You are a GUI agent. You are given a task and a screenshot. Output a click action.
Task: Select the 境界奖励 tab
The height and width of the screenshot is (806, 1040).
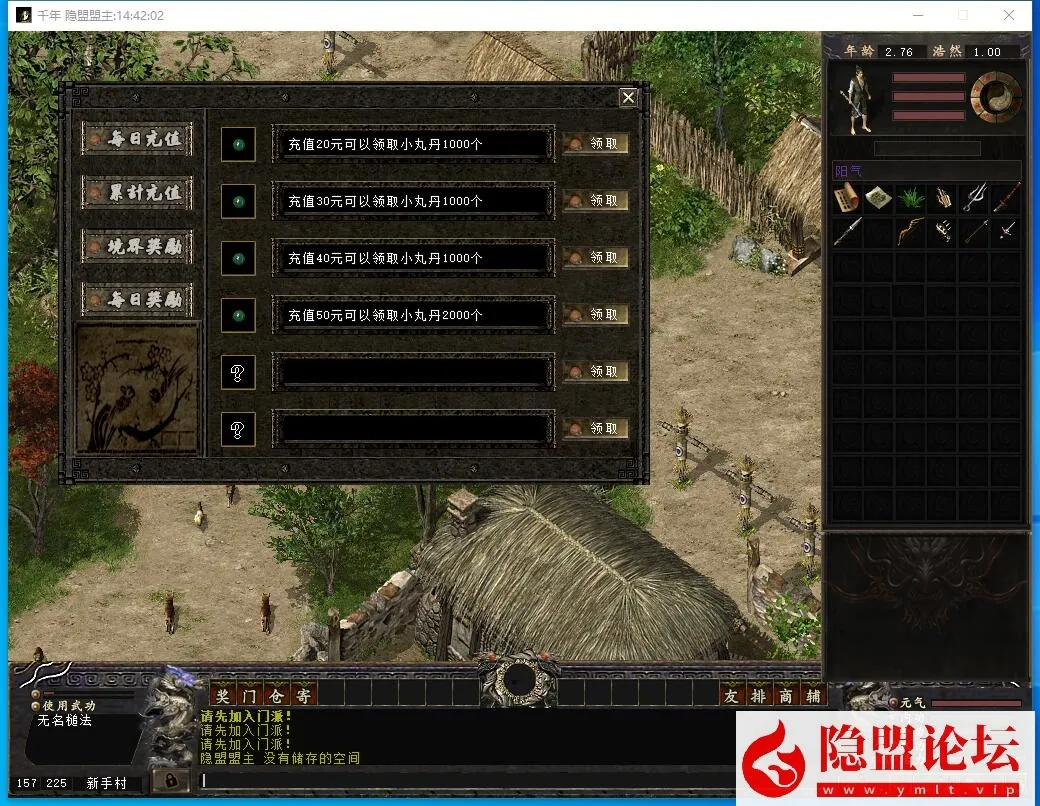137,246
